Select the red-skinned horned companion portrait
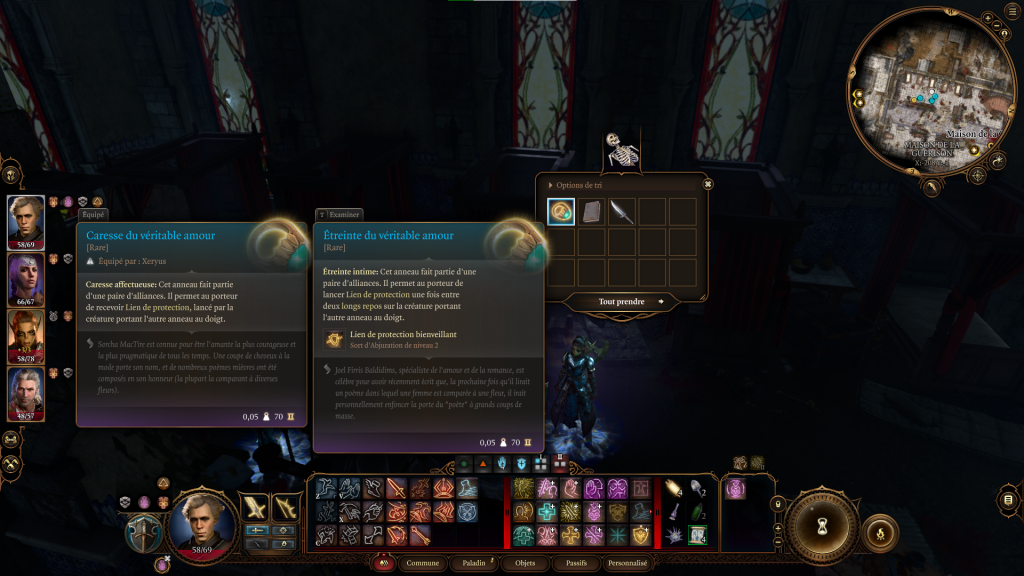 pos(26,336)
